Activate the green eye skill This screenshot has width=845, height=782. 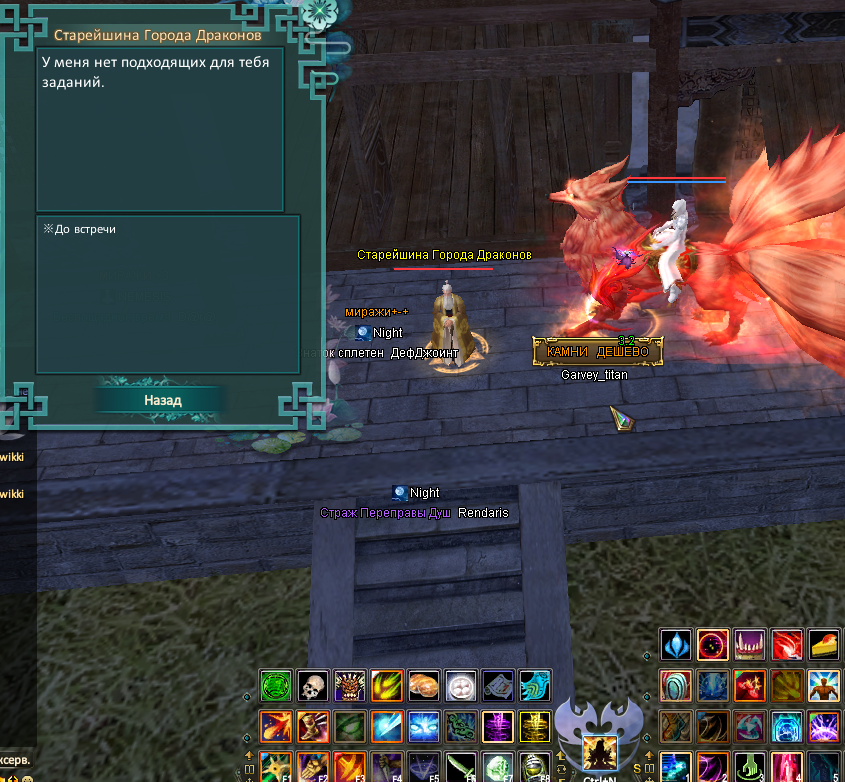349,725
